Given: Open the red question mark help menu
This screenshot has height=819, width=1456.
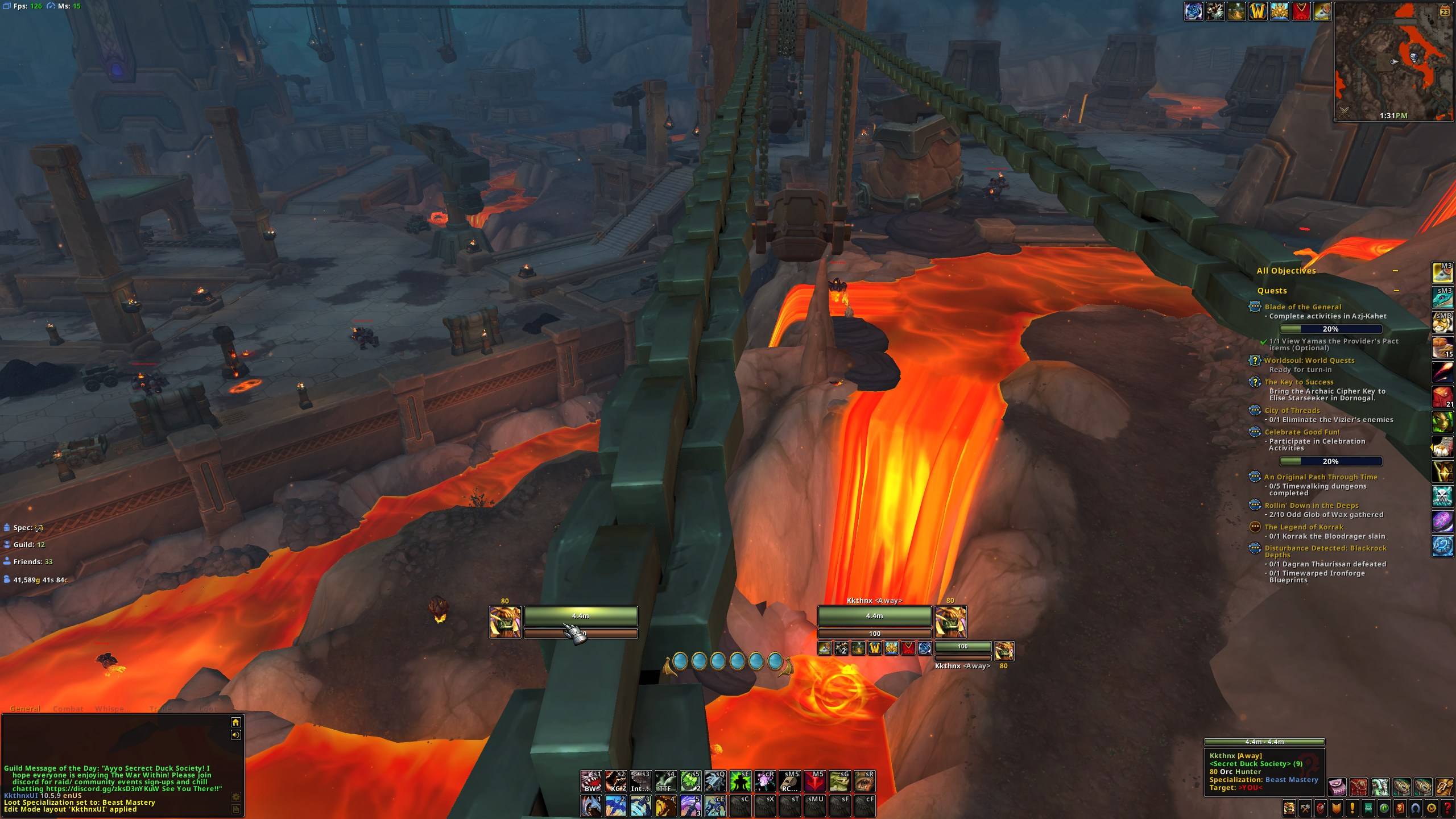Looking at the screenshot, I should 1447,808.
